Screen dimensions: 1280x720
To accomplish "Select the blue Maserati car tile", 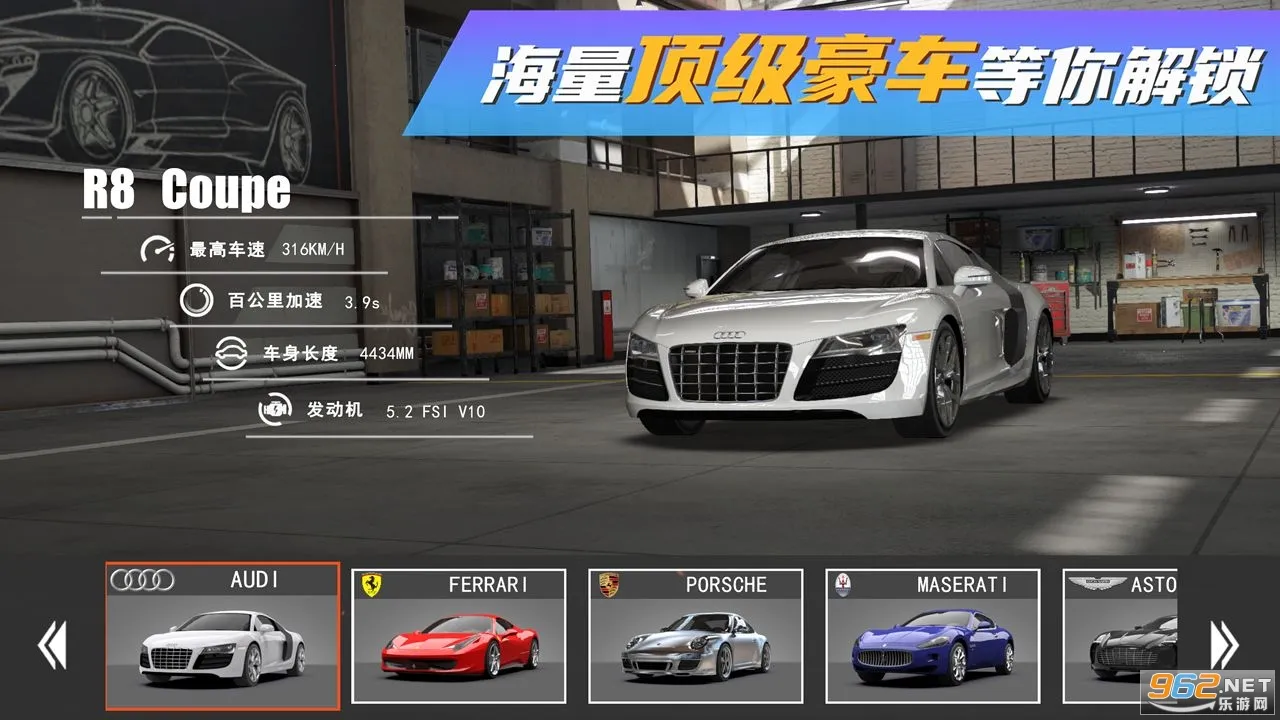I will [933, 636].
